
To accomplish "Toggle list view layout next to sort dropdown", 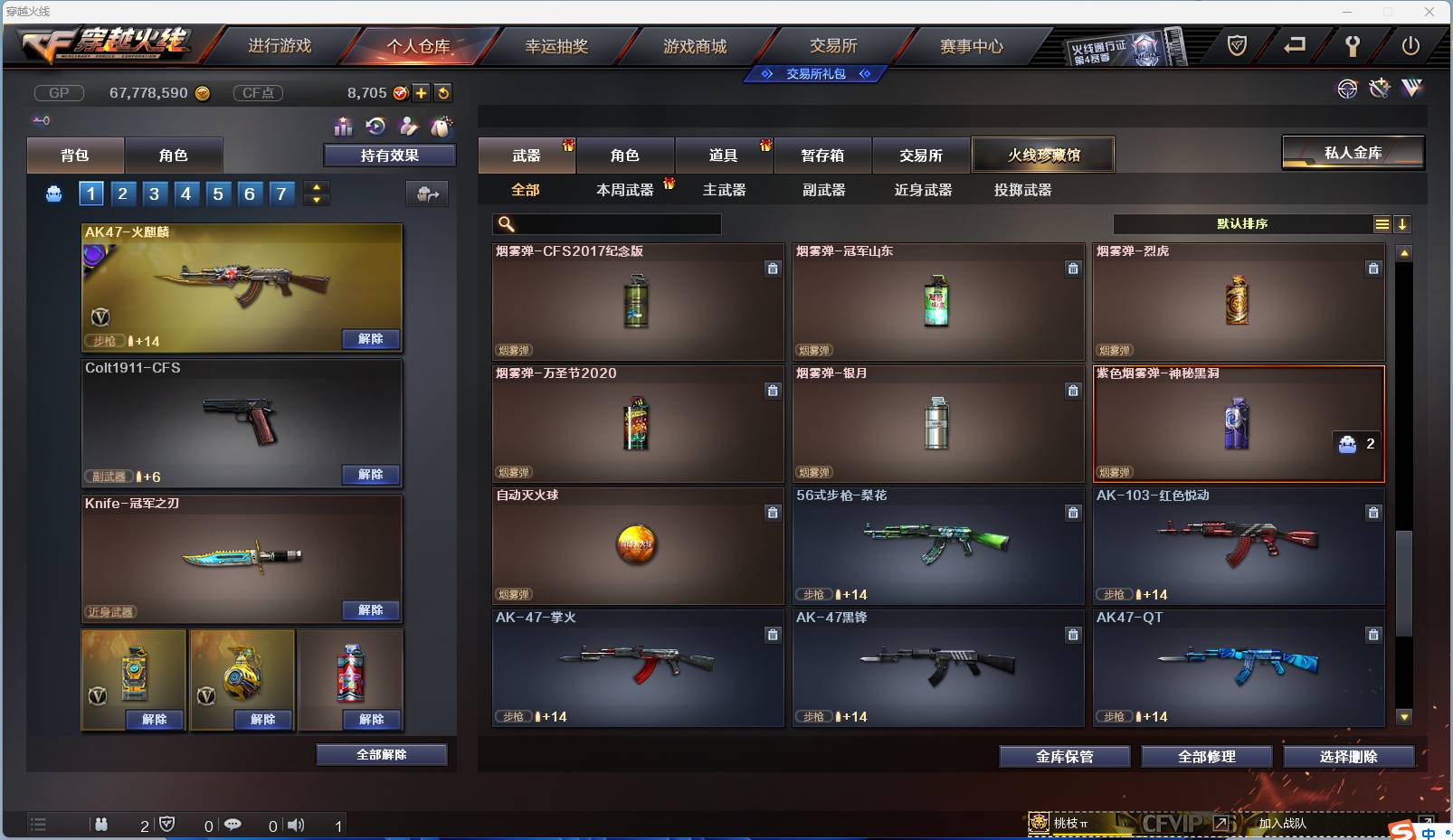I will pyautogui.click(x=1382, y=223).
